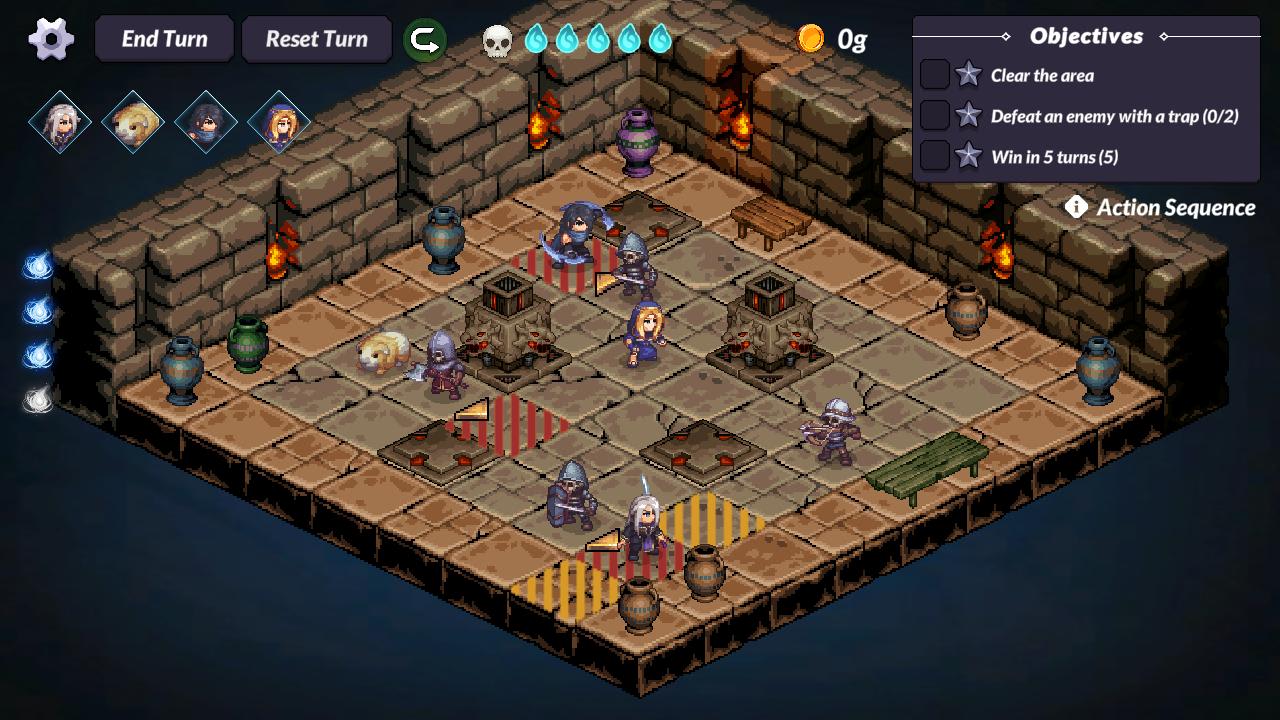Image resolution: width=1280 pixels, height=720 pixels.
Task: Select the hamster companion portrait
Action: coord(133,120)
